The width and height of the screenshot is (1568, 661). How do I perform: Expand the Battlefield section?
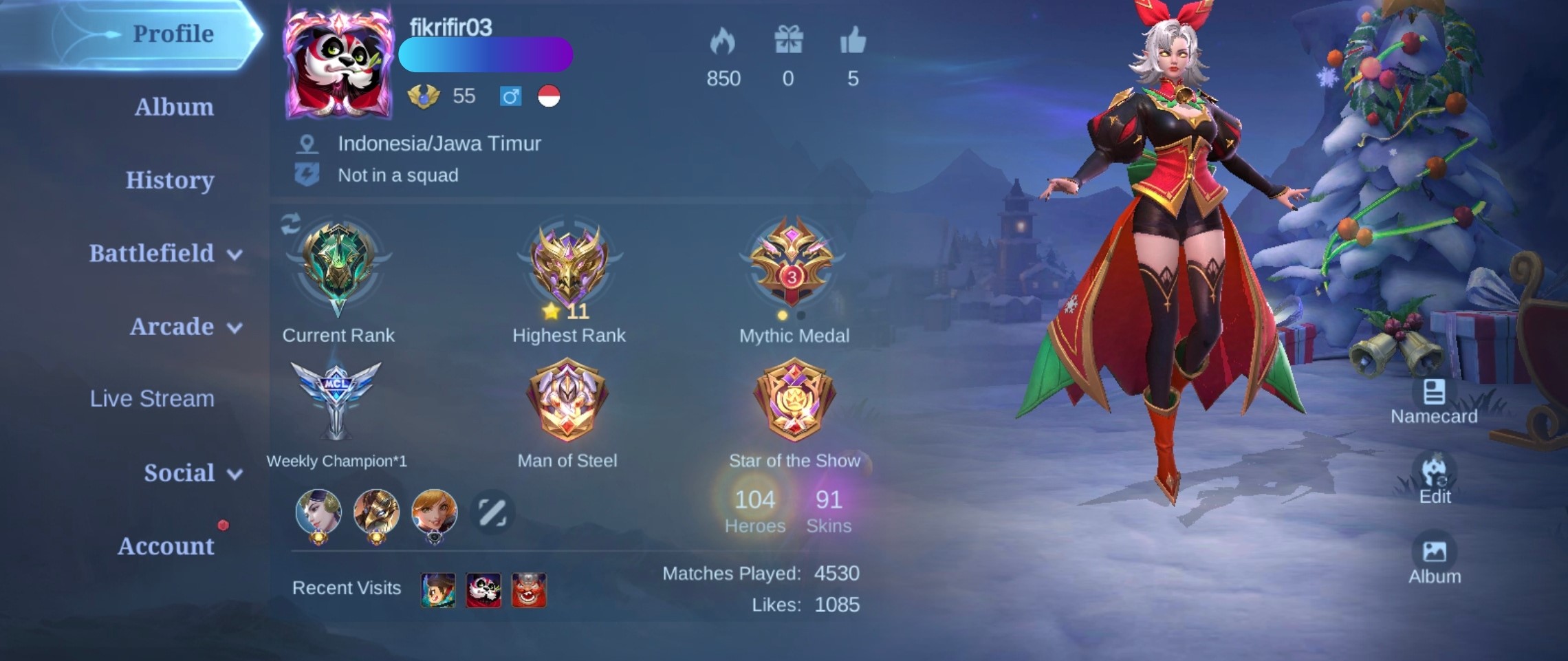click(165, 254)
